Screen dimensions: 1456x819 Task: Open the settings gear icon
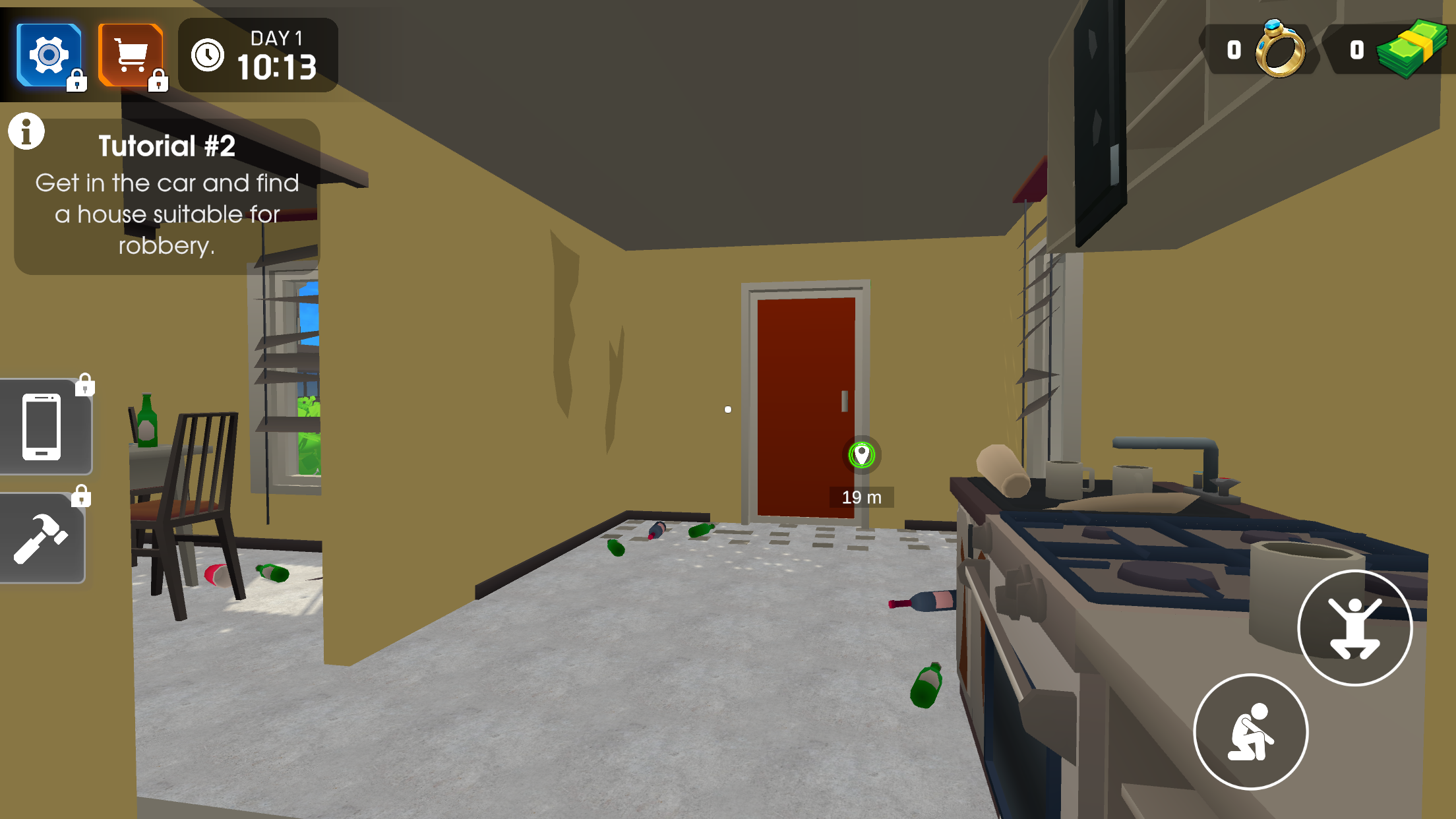click(48, 55)
